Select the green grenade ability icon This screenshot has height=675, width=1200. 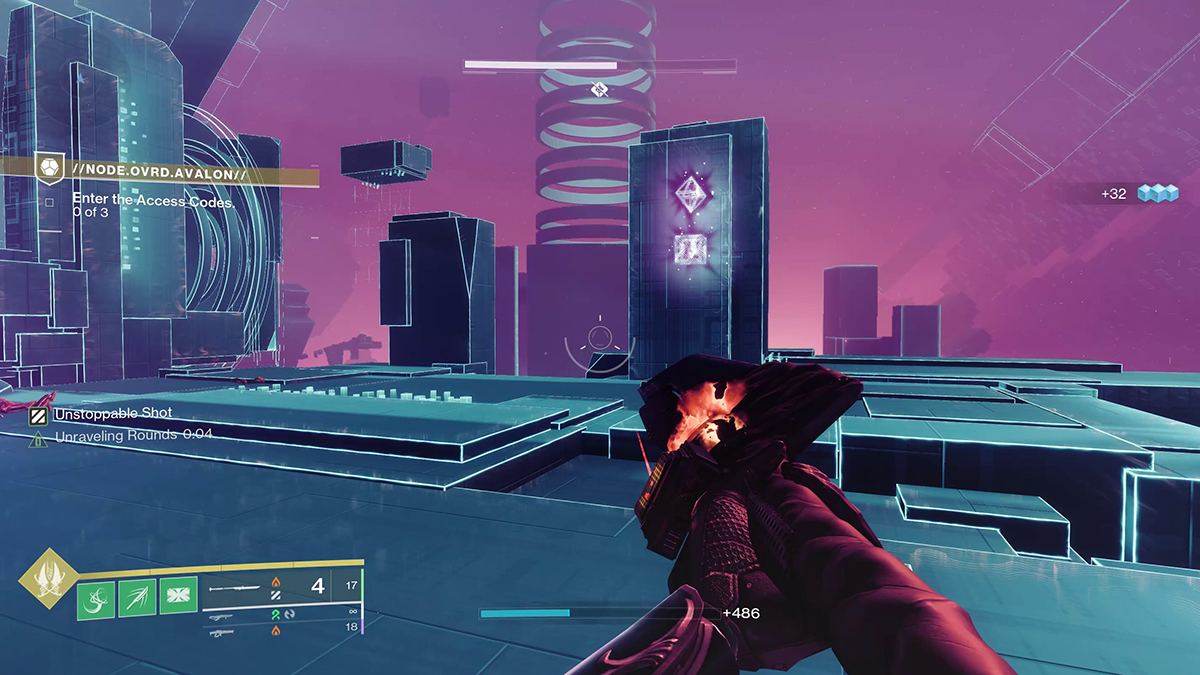(x=96, y=598)
